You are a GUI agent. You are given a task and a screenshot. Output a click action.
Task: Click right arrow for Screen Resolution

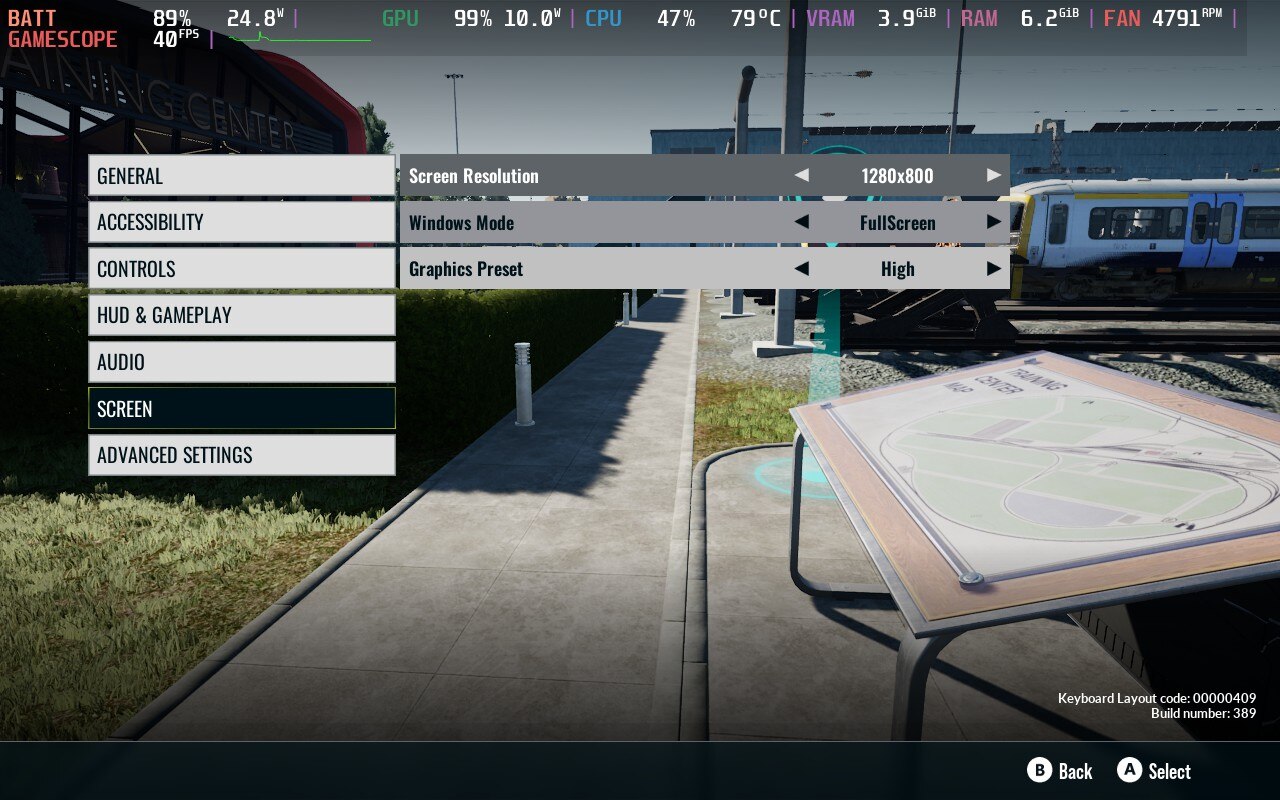point(993,175)
